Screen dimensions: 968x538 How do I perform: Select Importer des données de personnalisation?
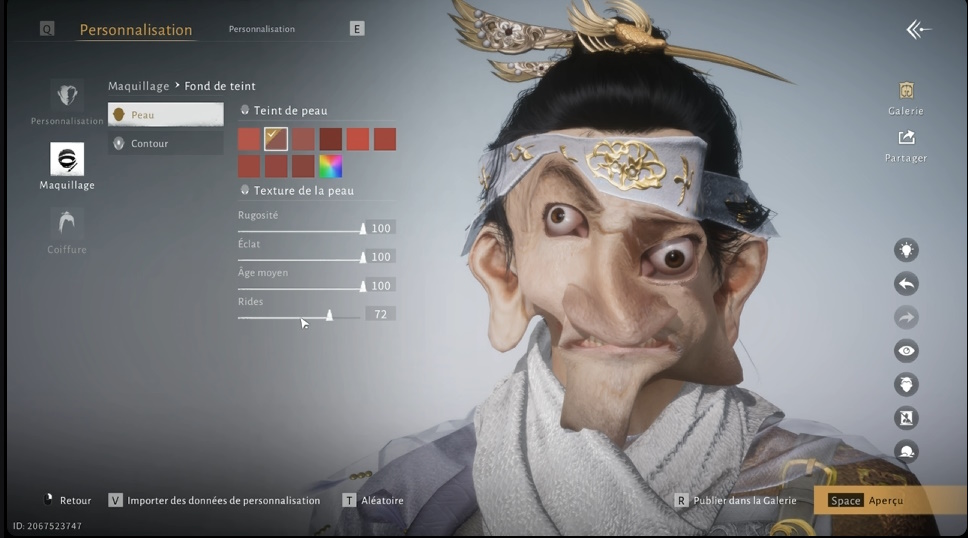[x=214, y=500]
